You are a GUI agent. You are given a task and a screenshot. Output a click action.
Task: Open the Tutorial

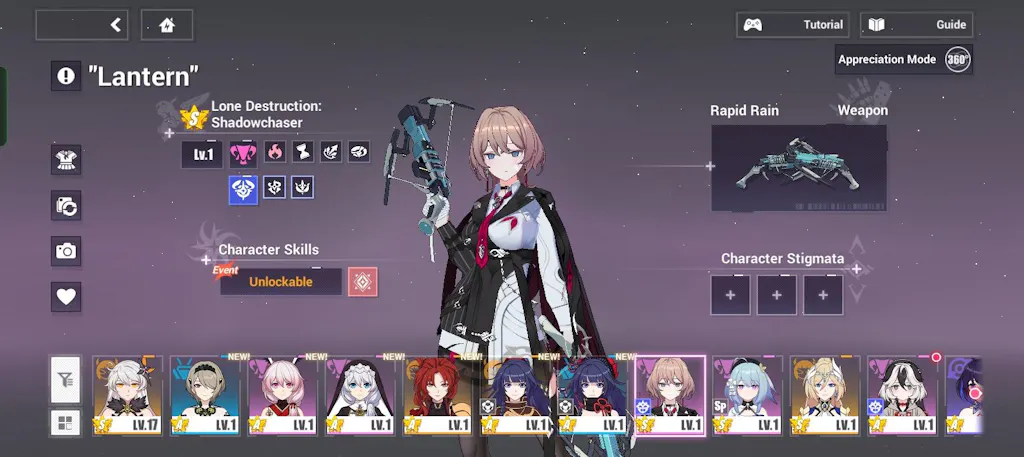pyautogui.click(x=792, y=25)
